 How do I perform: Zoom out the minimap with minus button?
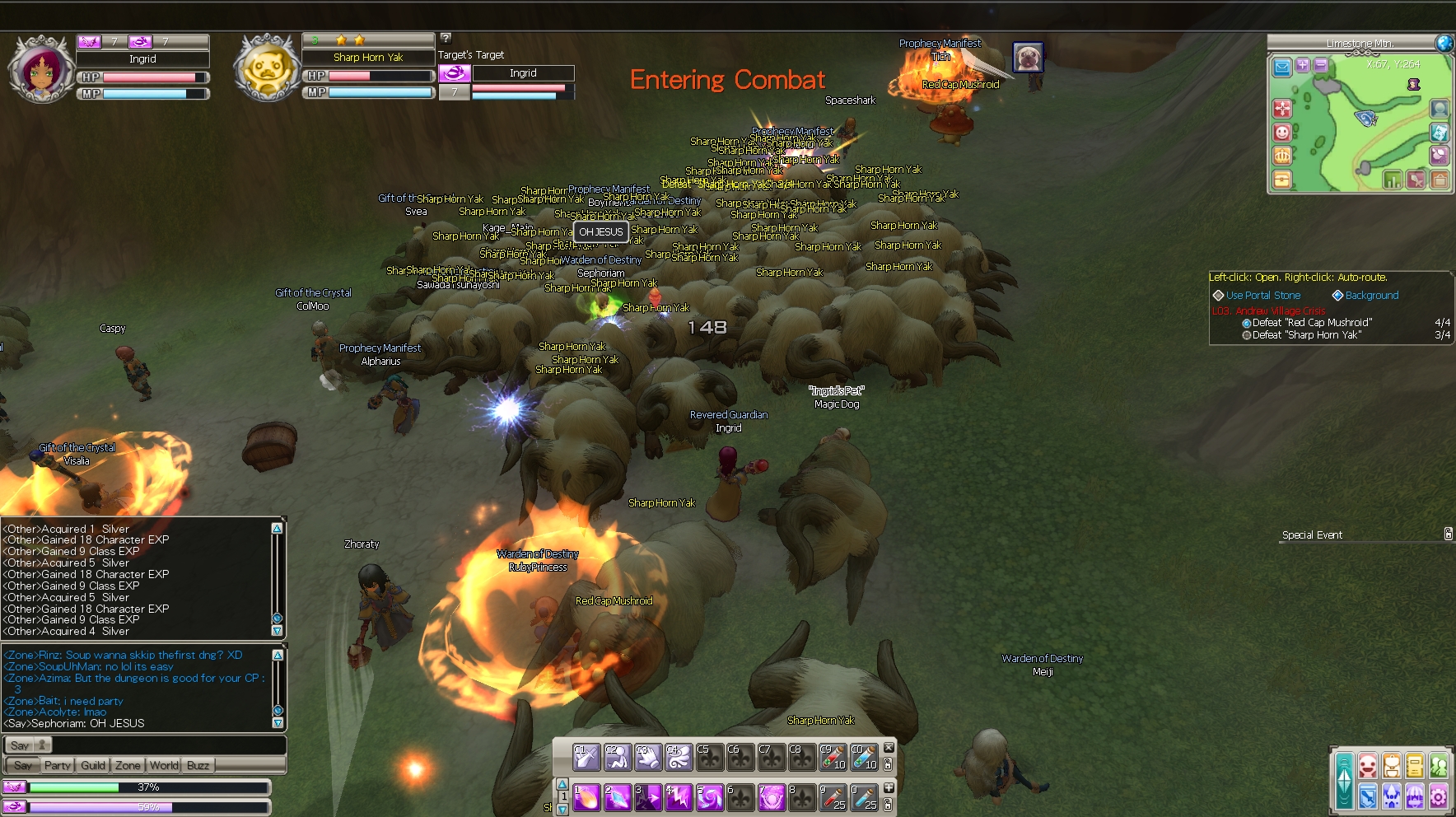click(x=1321, y=64)
